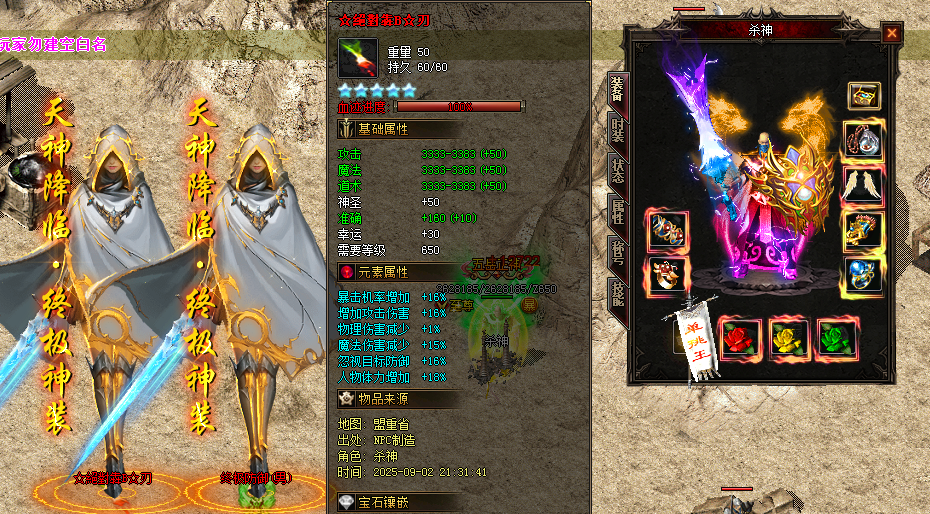This screenshot has width=930, height=514.
Task: Select the white wings equipment slot
Action: [x=864, y=184]
